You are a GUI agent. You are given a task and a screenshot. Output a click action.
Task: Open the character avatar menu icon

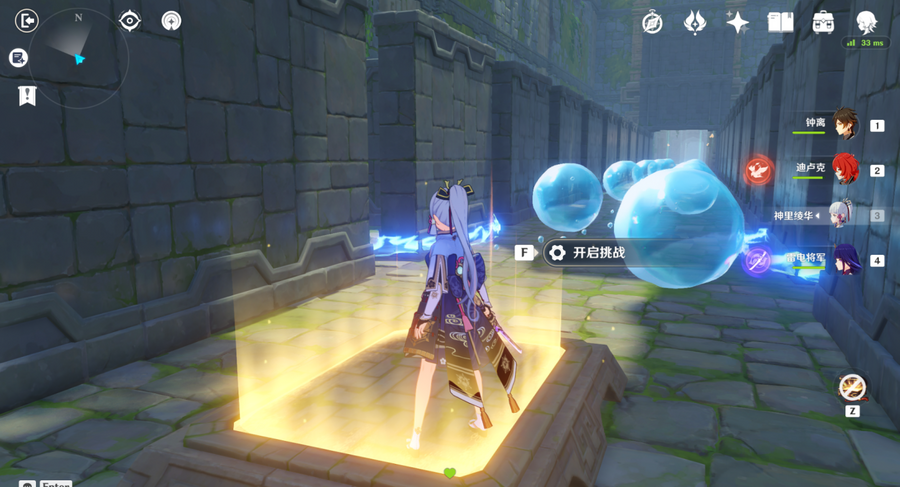pos(866,23)
